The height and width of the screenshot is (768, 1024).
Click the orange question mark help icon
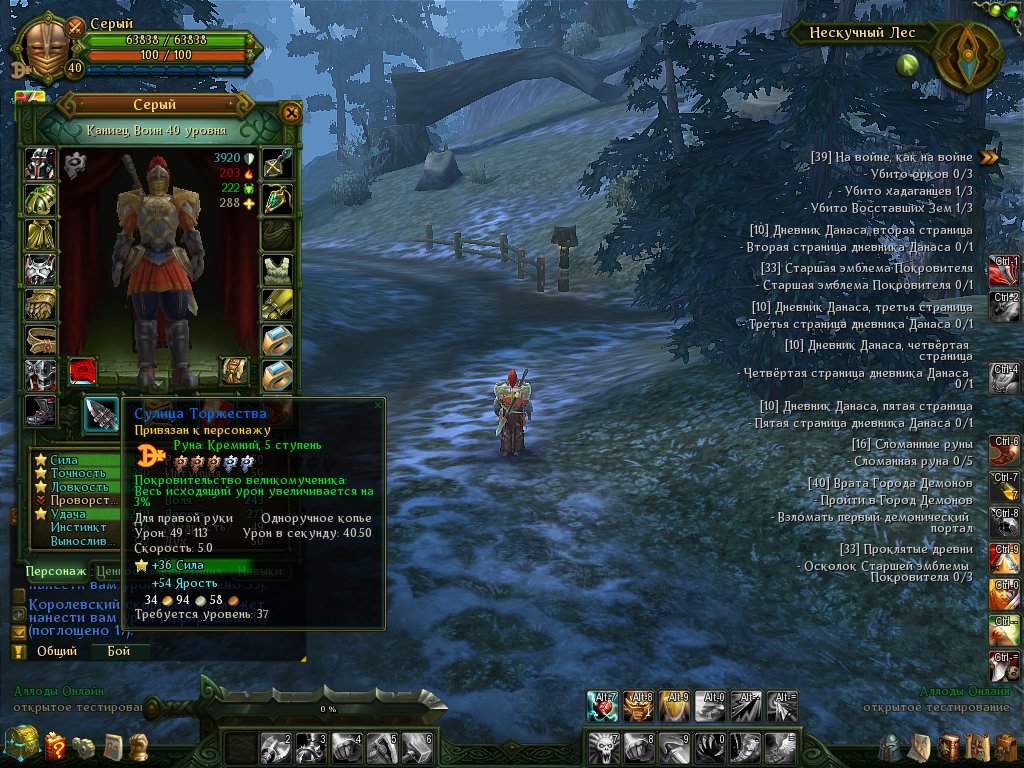tap(56, 745)
